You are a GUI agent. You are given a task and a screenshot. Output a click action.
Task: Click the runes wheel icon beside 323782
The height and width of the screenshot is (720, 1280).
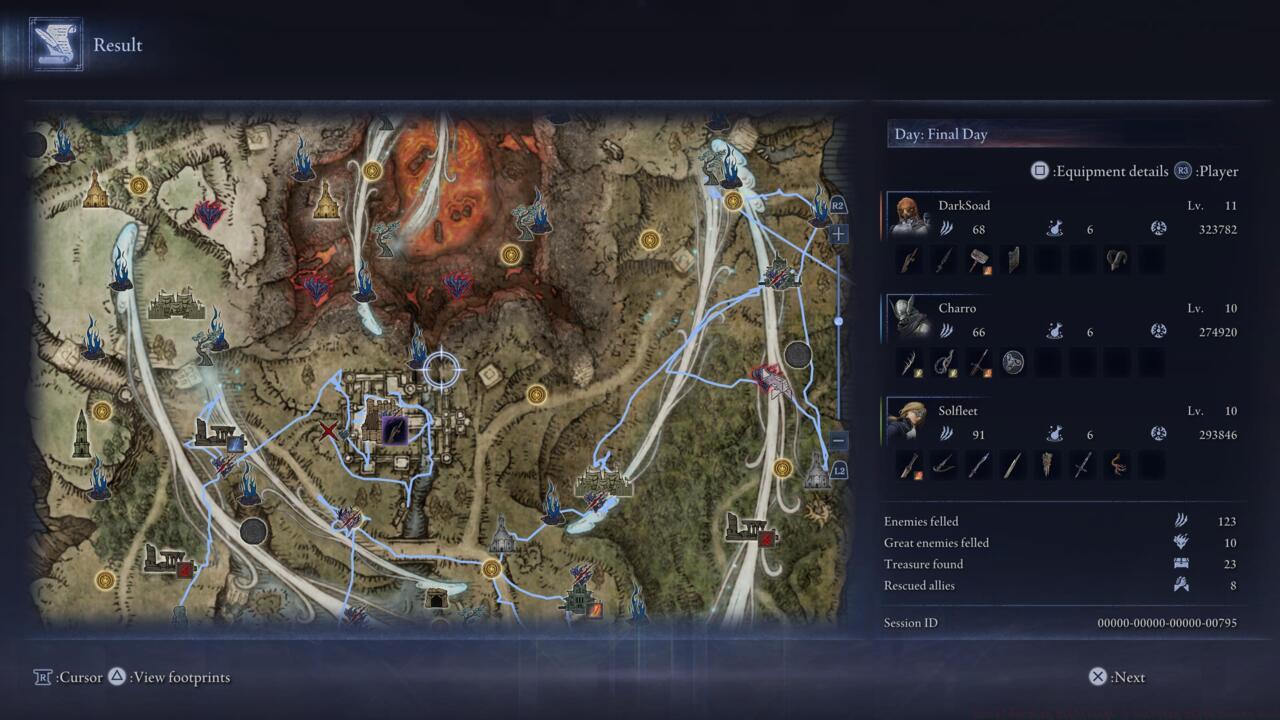pos(1158,228)
